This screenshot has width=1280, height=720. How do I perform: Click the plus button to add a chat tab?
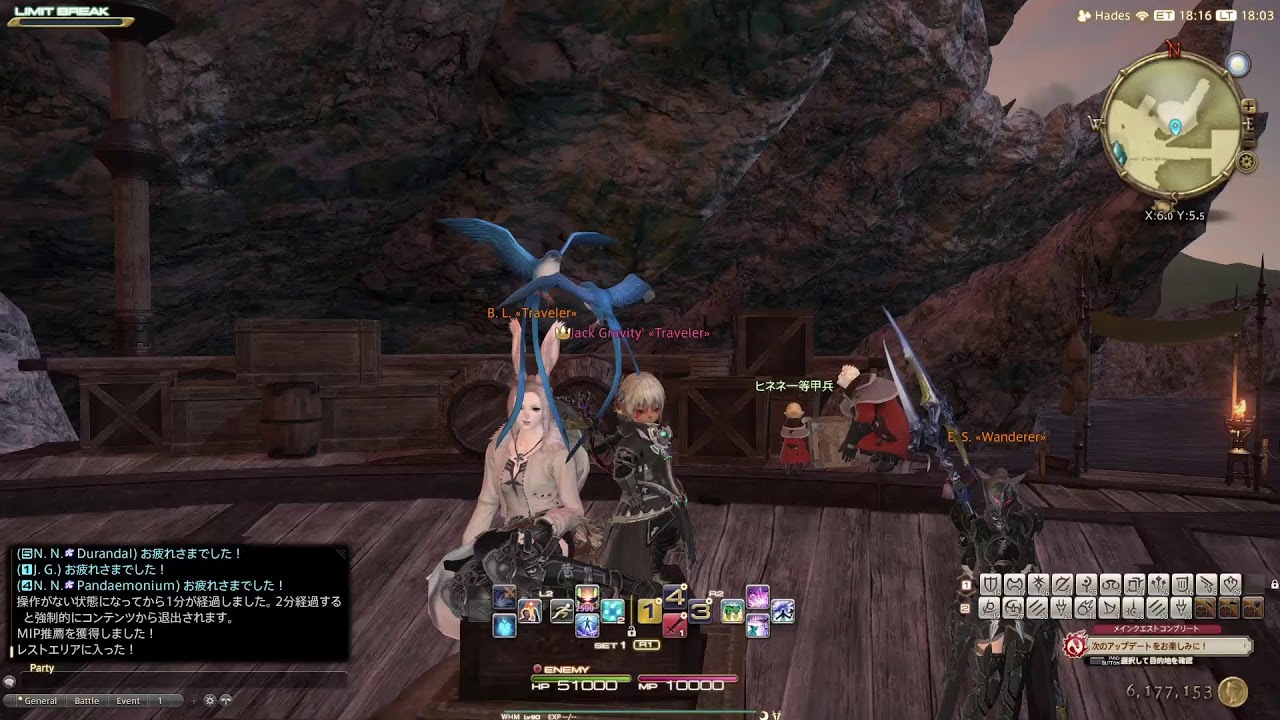[193, 700]
